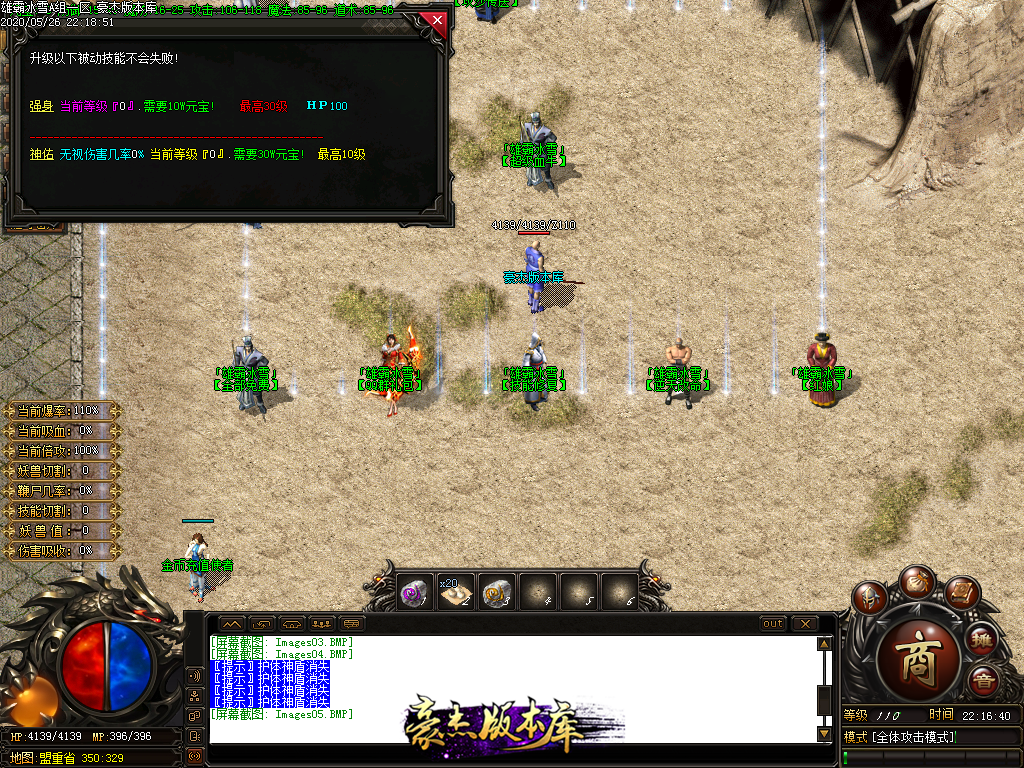Choose the 强身 skill upgrade link
The image size is (1024, 768).
pyautogui.click(x=41, y=105)
